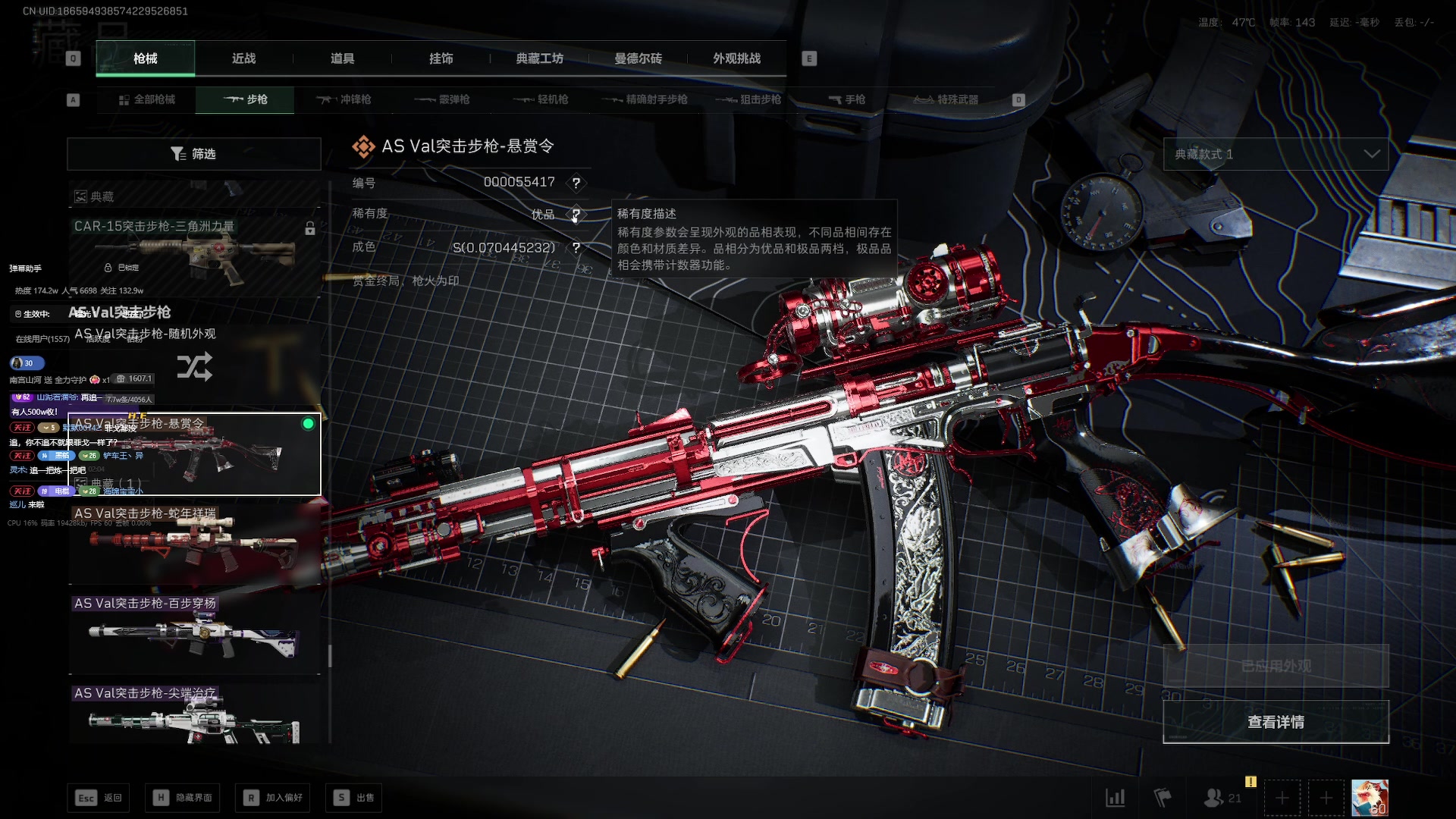This screenshot has width=1456, height=819.
Task: Select the CAR-15 三角洲力量 skin thumbnail
Action: tap(193, 254)
